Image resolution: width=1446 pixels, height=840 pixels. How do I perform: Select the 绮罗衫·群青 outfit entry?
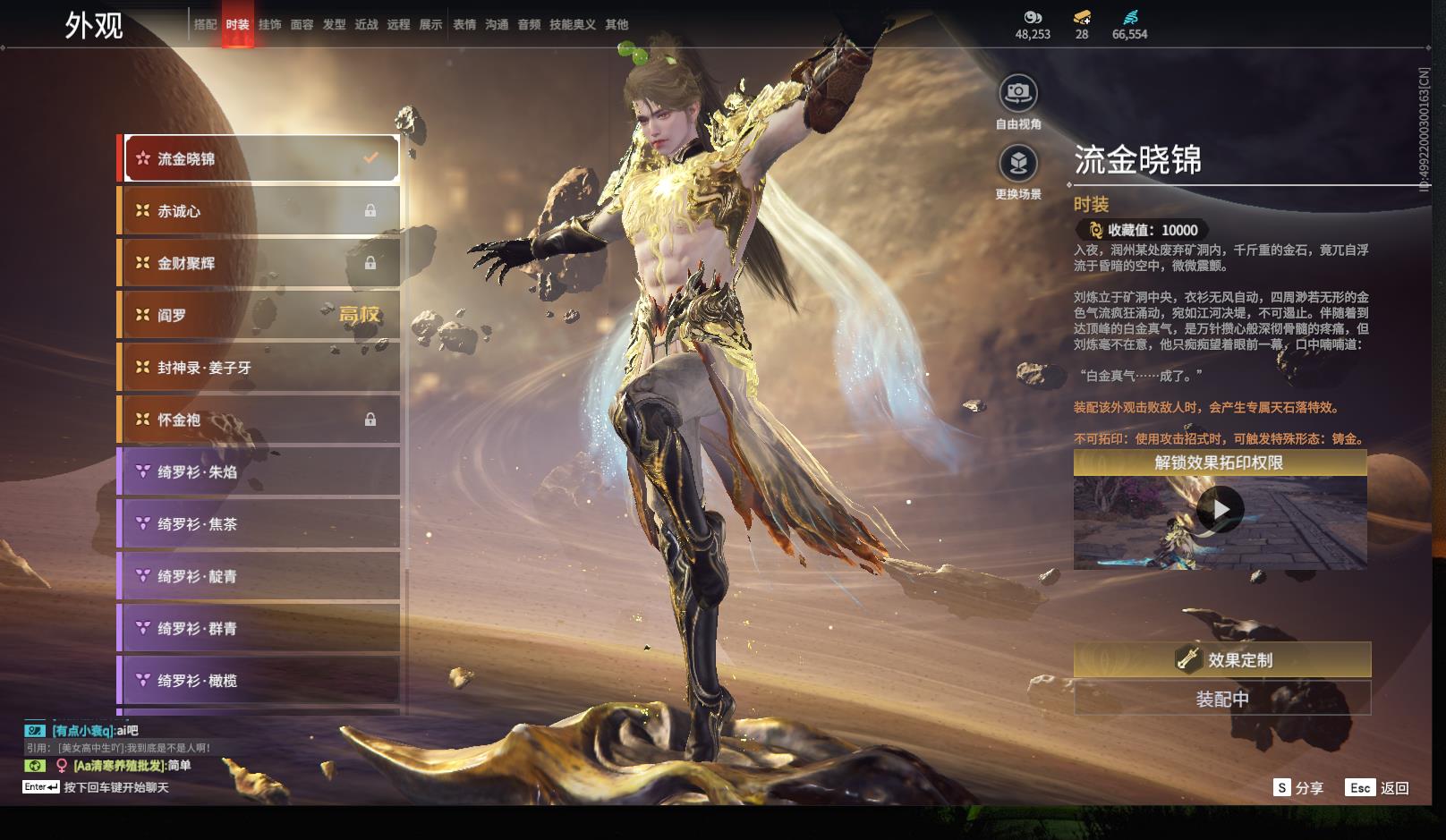[259, 629]
